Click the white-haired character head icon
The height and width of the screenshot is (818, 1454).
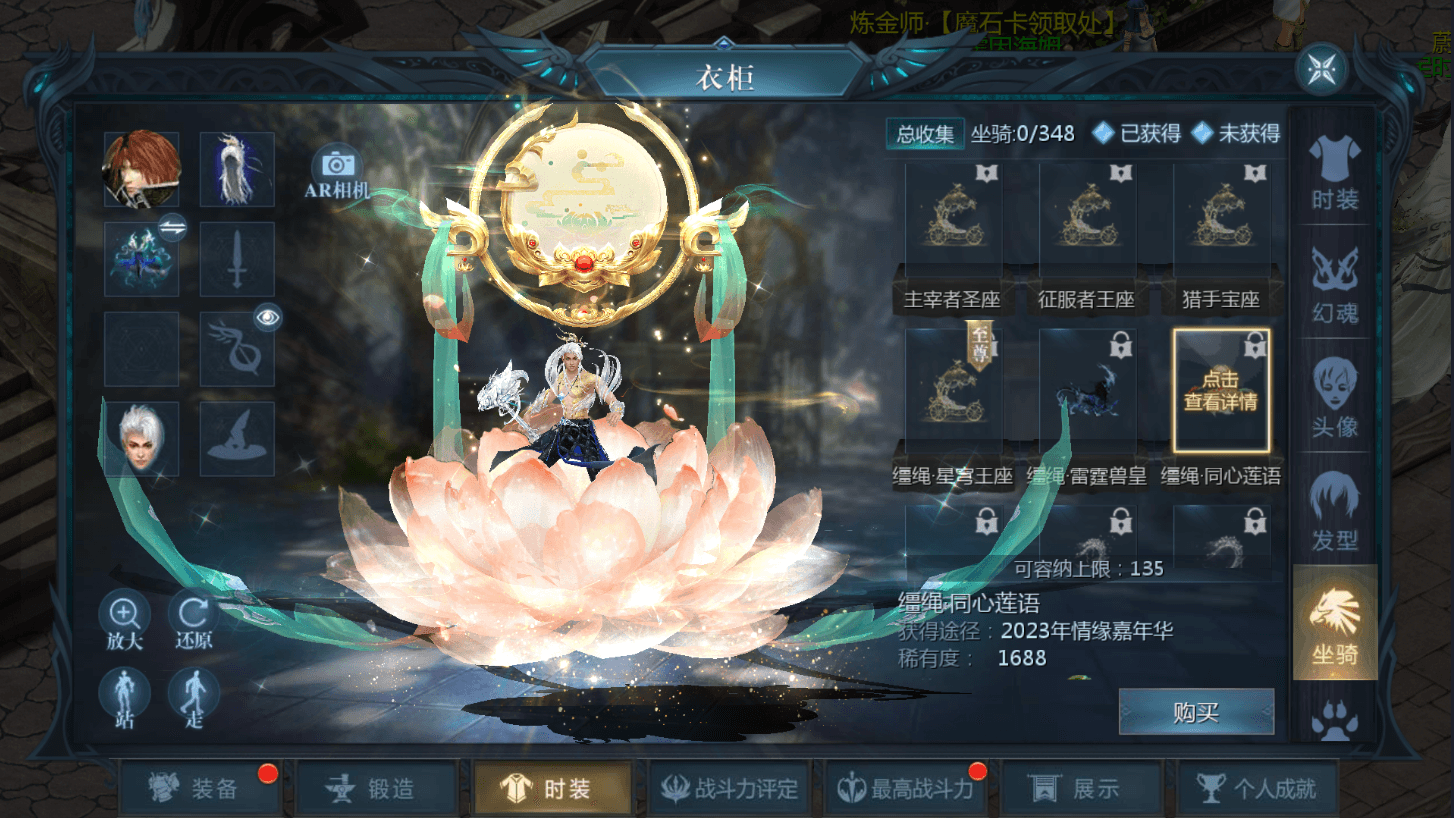coord(140,440)
